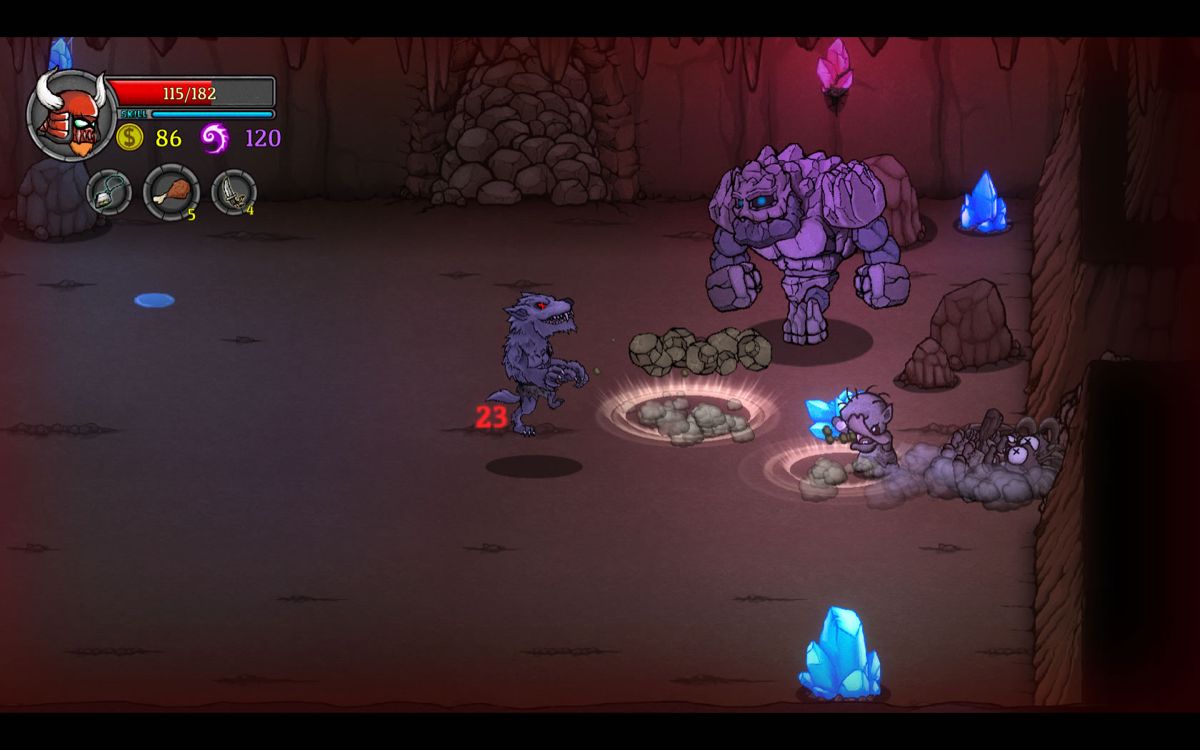1200x750 pixels.
Task: Click the purple swirl soul icon
Action: pyautogui.click(x=215, y=137)
